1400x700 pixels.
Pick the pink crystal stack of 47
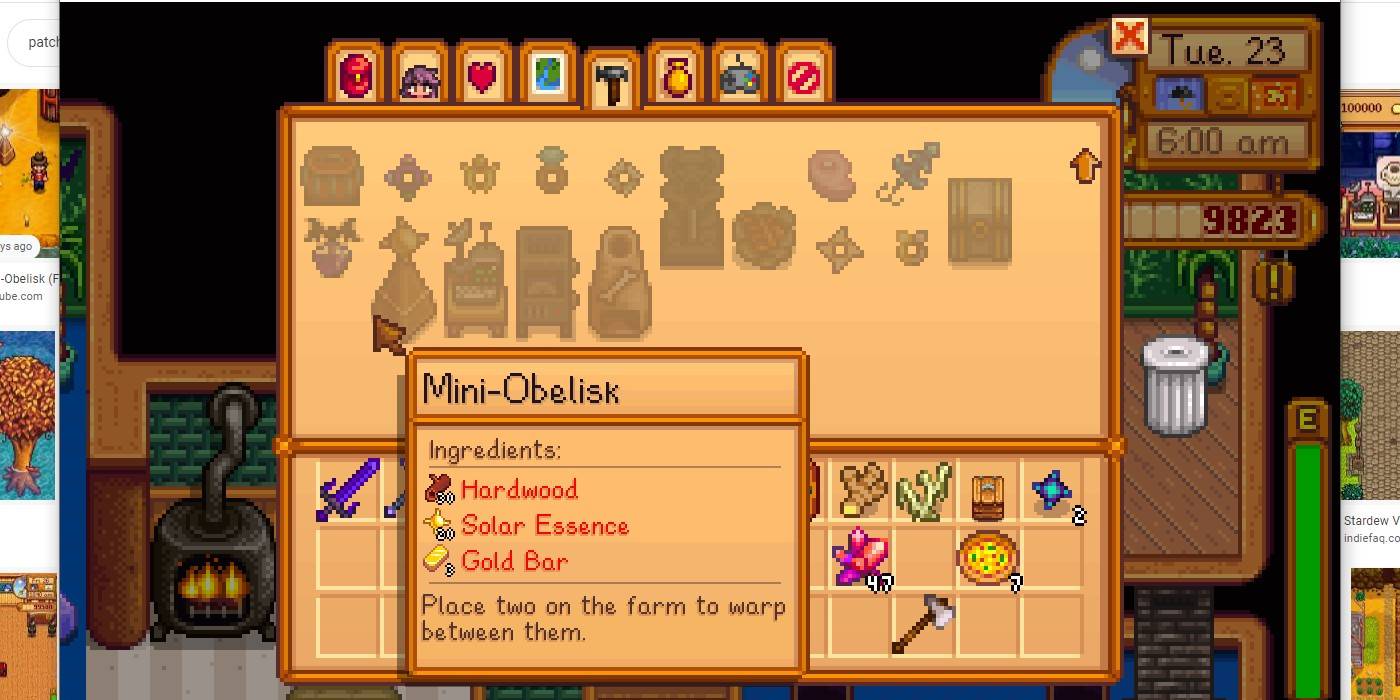[x=859, y=557]
